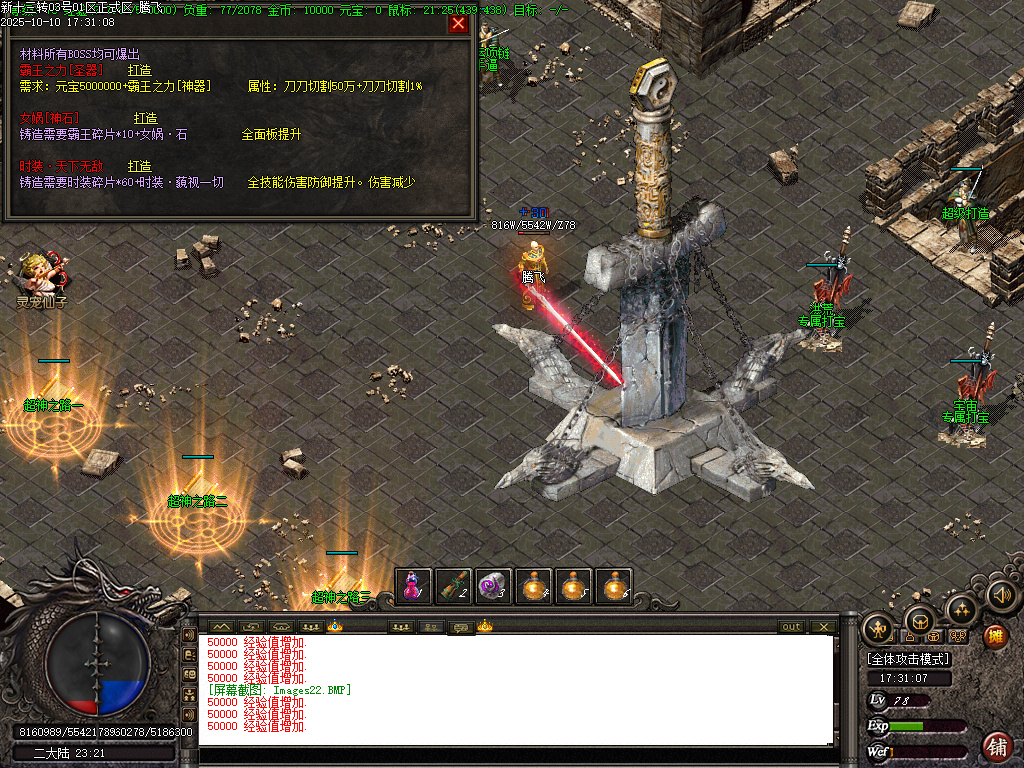The image size is (1024, 768).
Task: Close the chat panel with its X button
Action: click(x=823, y=627)
